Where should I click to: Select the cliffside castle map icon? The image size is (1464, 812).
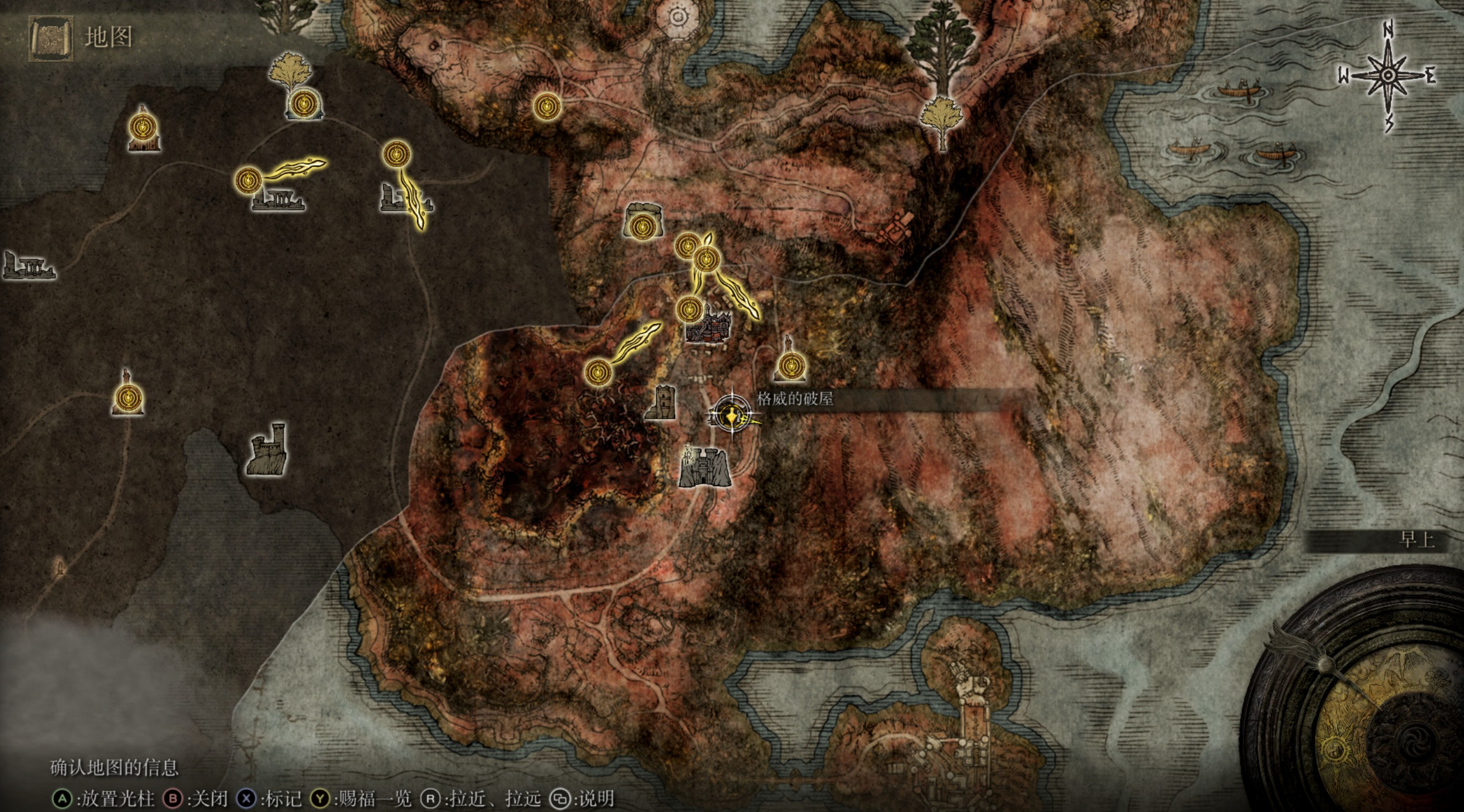268,449
